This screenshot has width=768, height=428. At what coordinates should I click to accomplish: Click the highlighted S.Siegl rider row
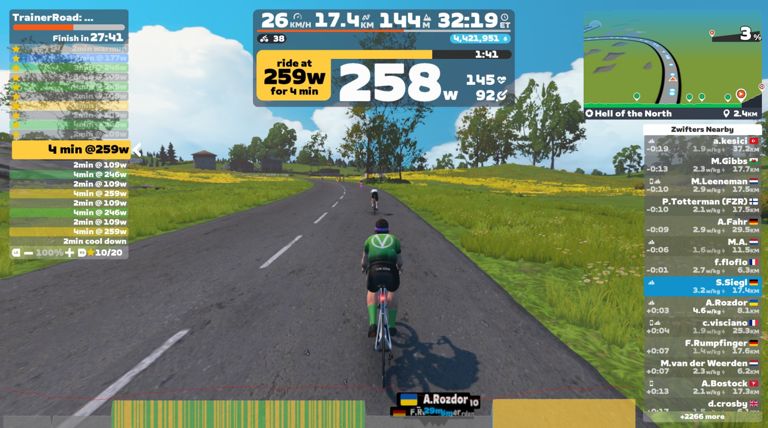pos(704,286)
